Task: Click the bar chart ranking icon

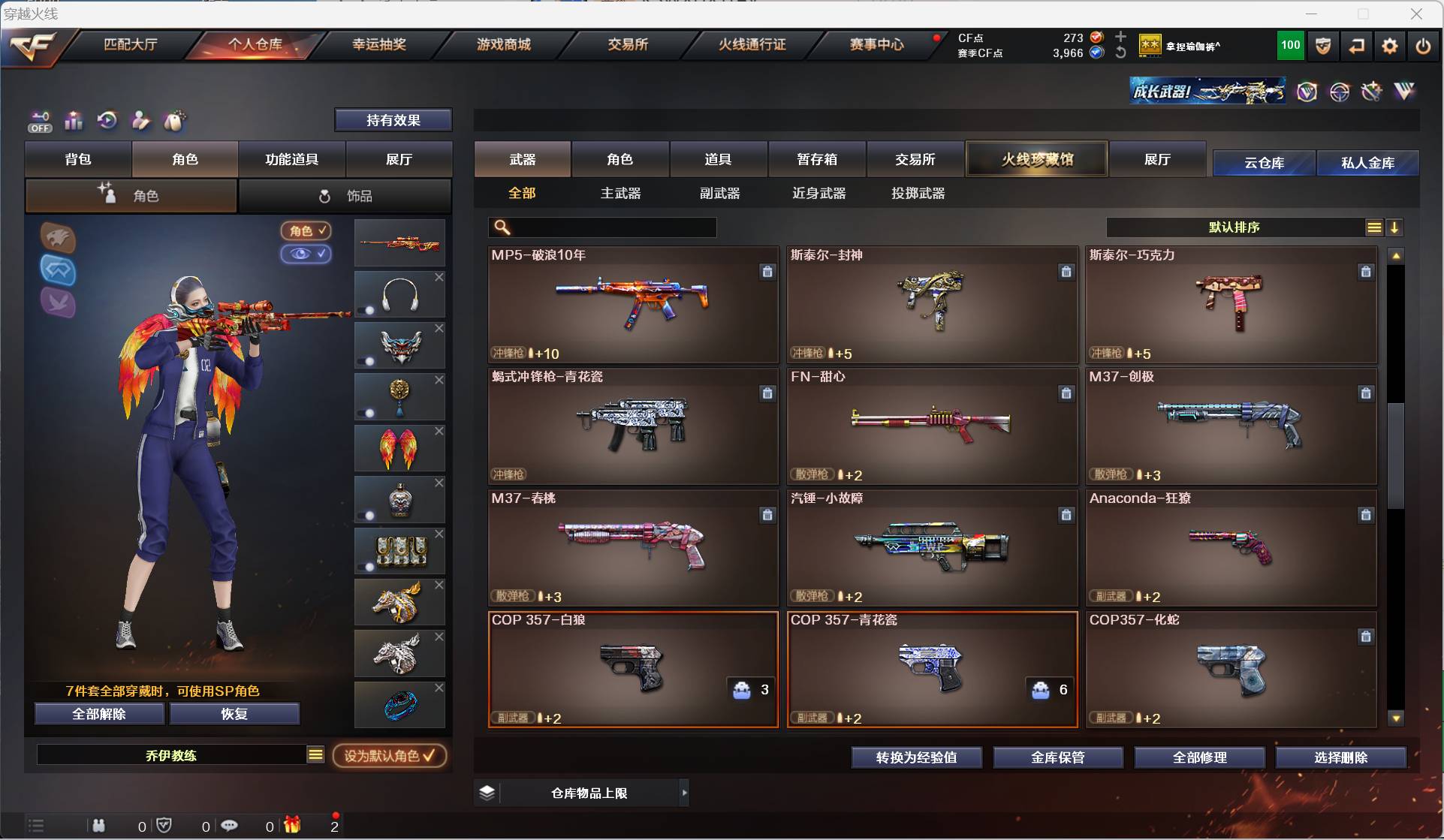Action: 73,121
